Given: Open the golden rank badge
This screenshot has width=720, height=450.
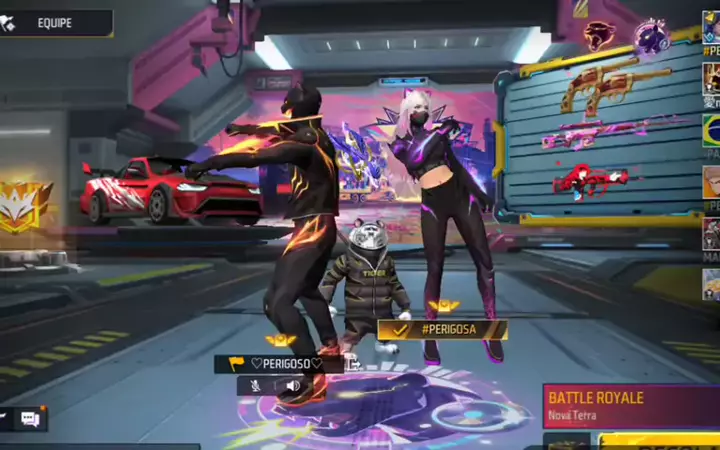Looking at the screenshot, I should [25, 206].
